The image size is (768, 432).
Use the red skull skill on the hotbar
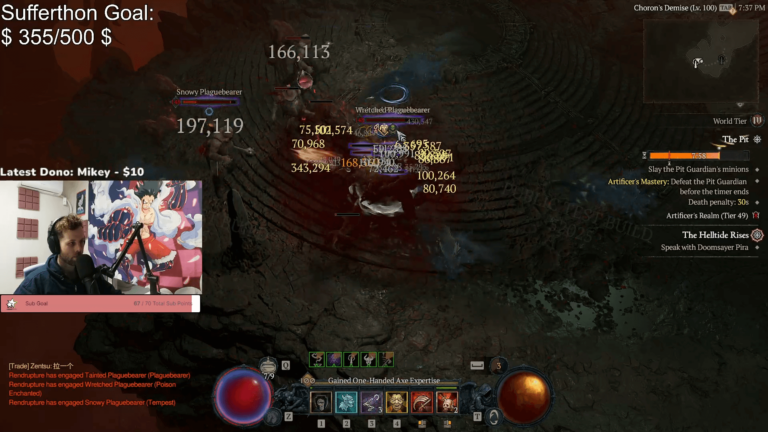[x=447, y=402]
